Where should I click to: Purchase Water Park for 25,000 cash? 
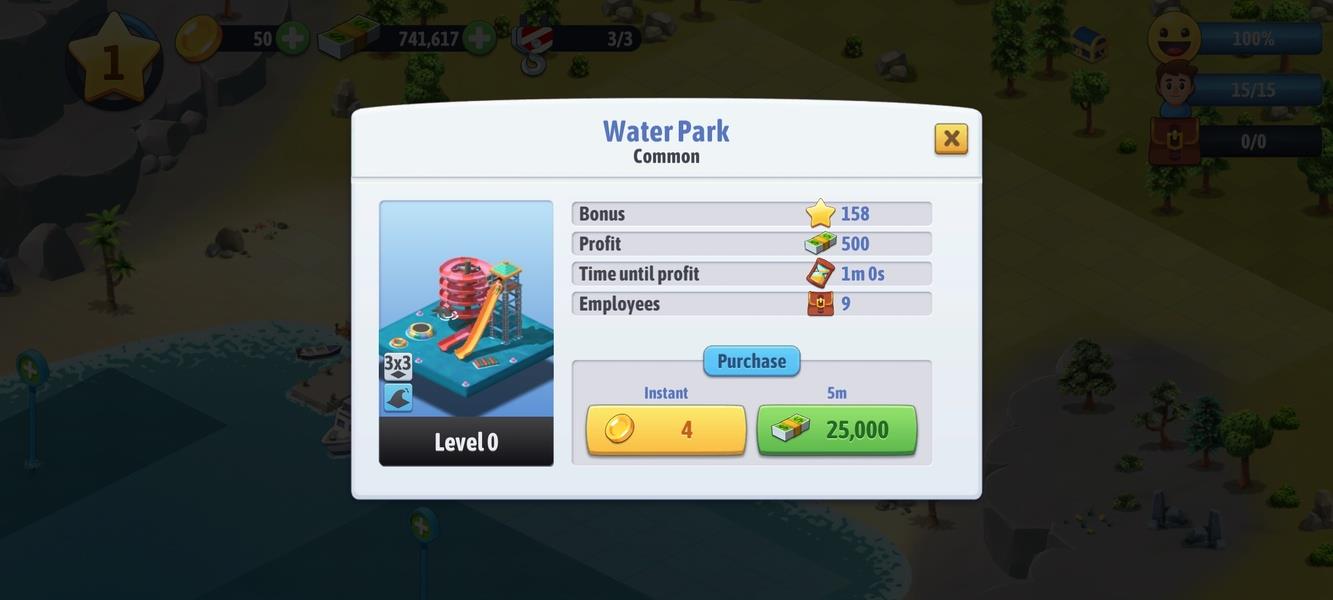[836, 430]
